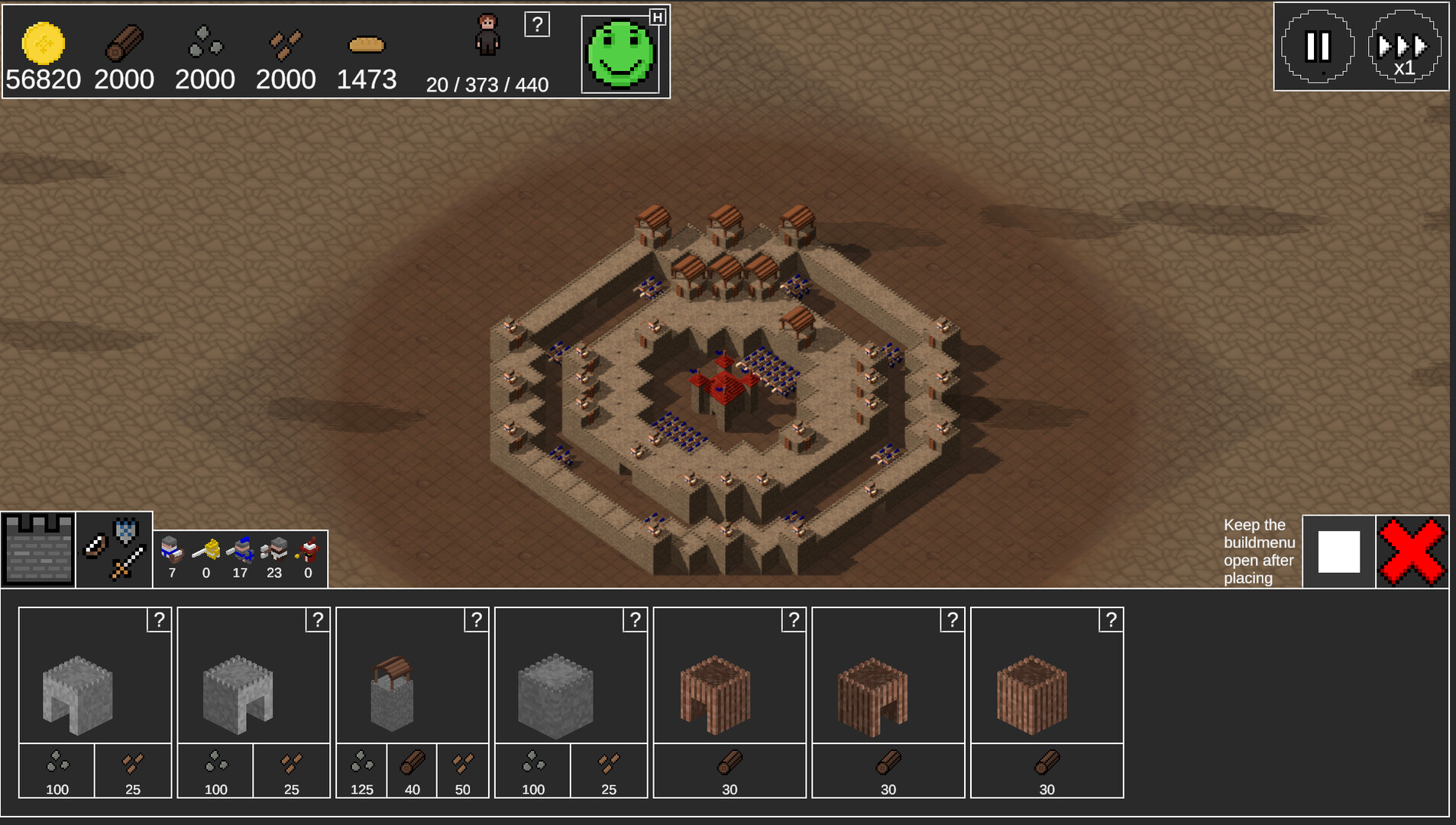
Task: Pick the solid wooden palisade block
Action: pyautogui.click(x=1032, y=694)
